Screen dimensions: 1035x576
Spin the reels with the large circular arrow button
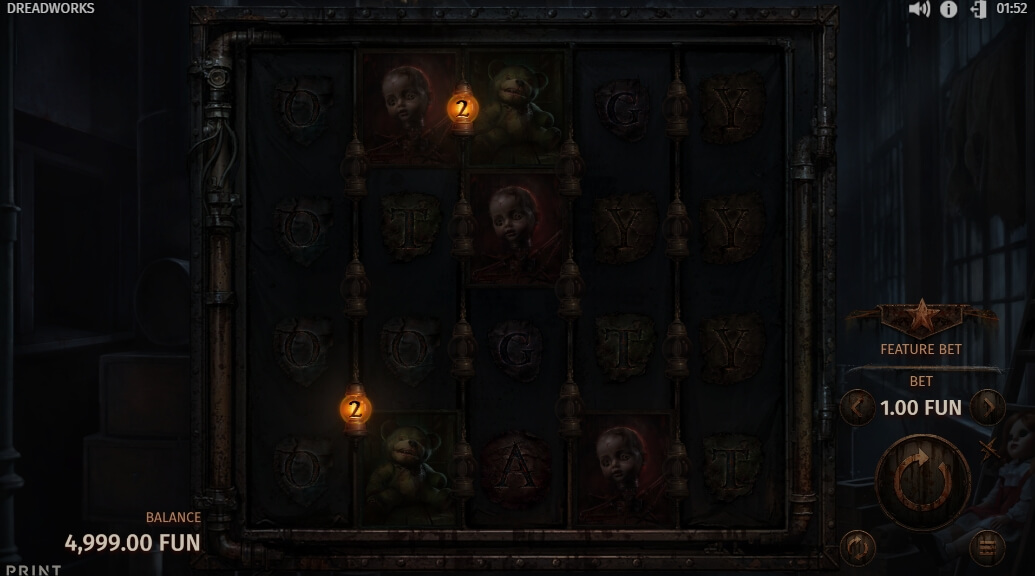922,482
